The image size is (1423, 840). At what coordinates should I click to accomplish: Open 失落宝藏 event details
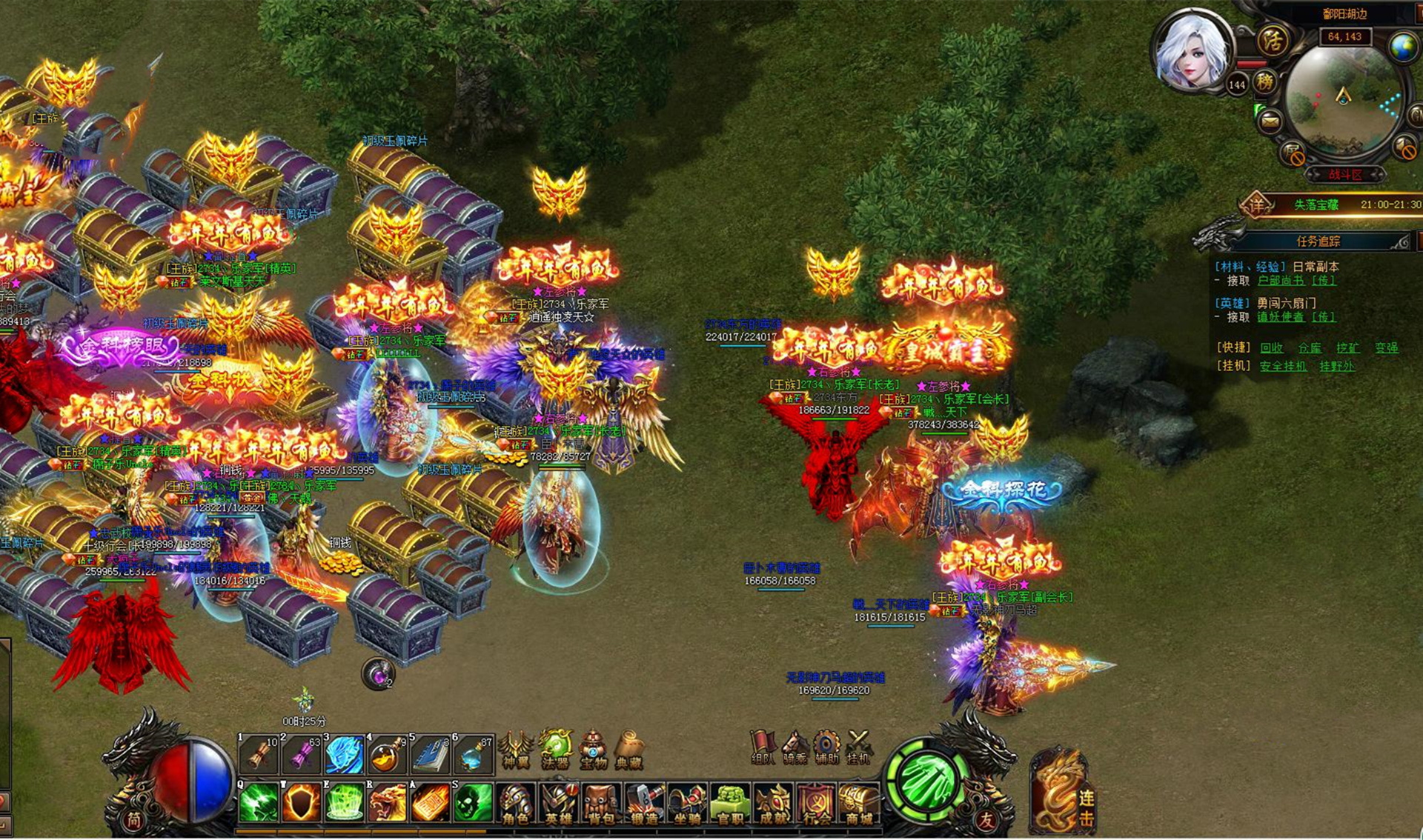click(1316, 204)
